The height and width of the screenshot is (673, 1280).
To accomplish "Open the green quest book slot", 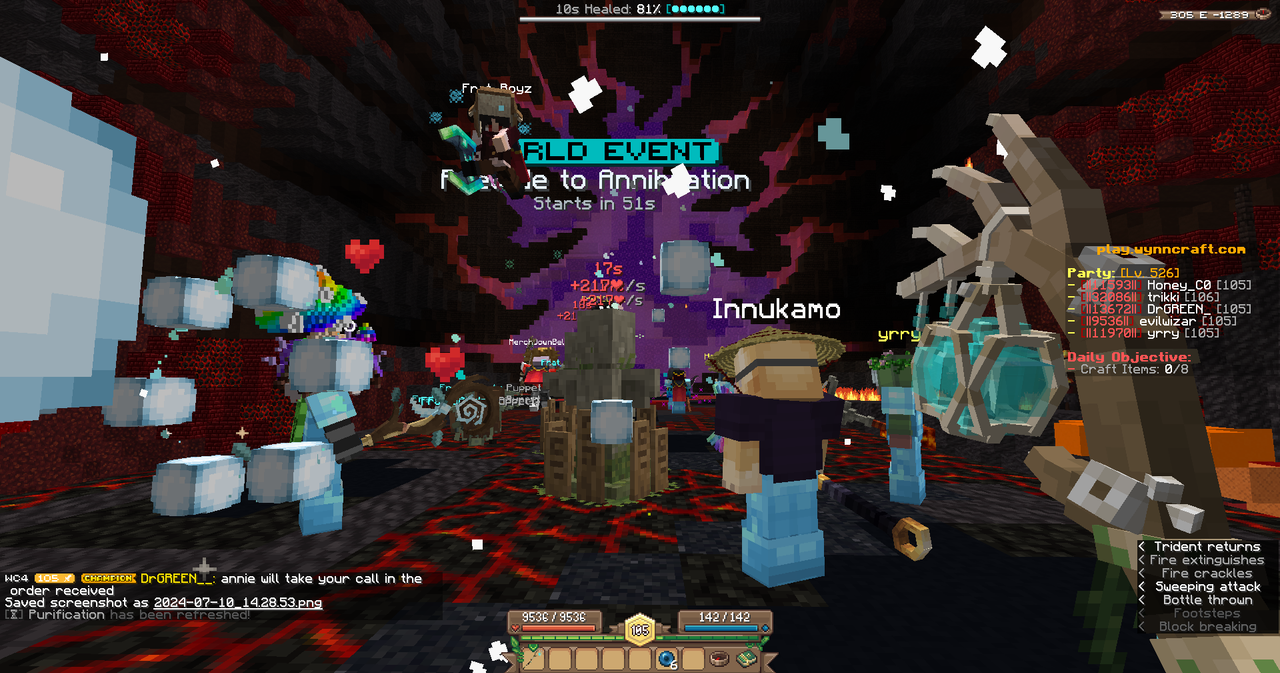I will 746,658.
